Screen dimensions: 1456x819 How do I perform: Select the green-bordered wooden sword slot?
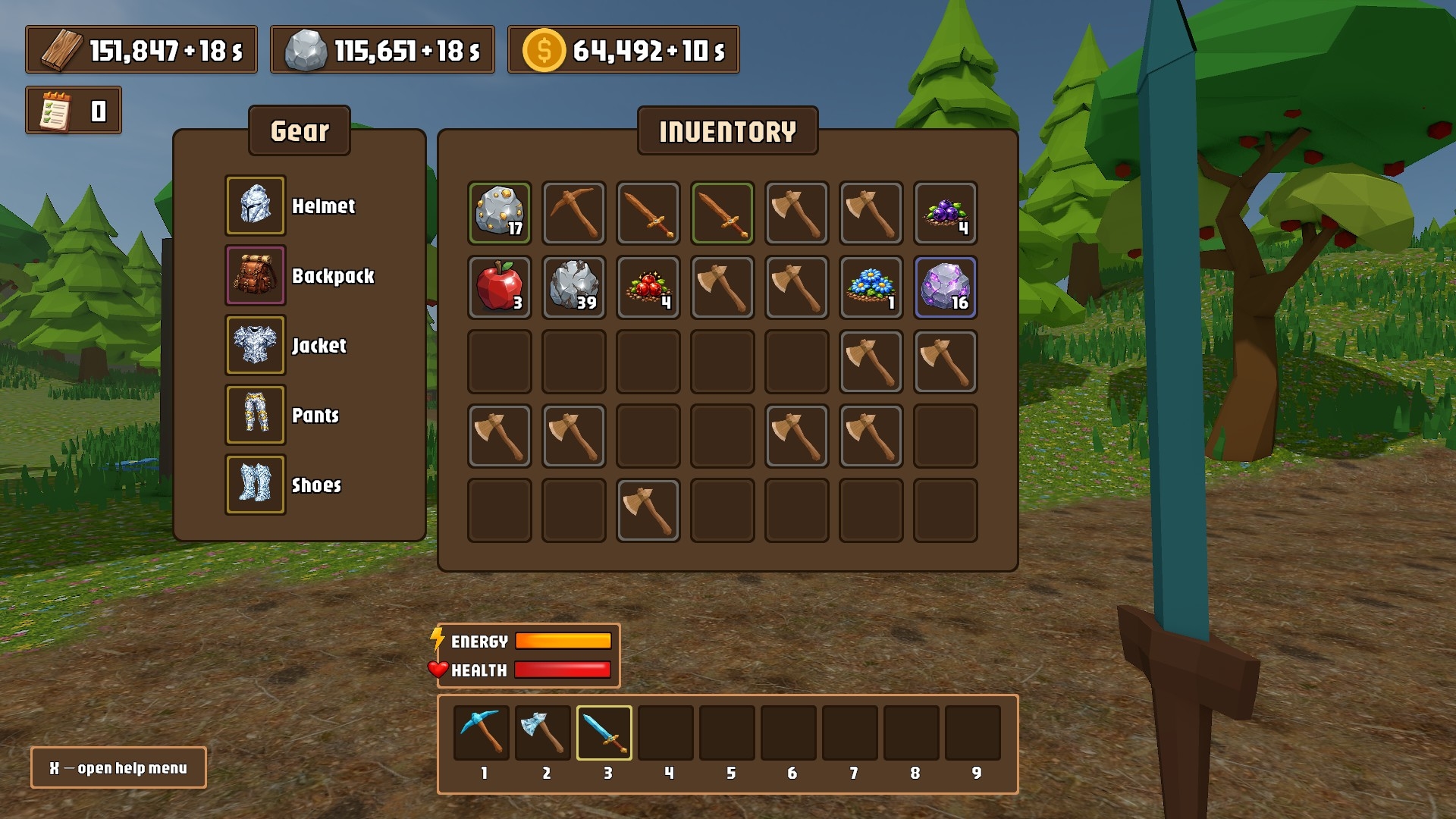pos(722,213)
